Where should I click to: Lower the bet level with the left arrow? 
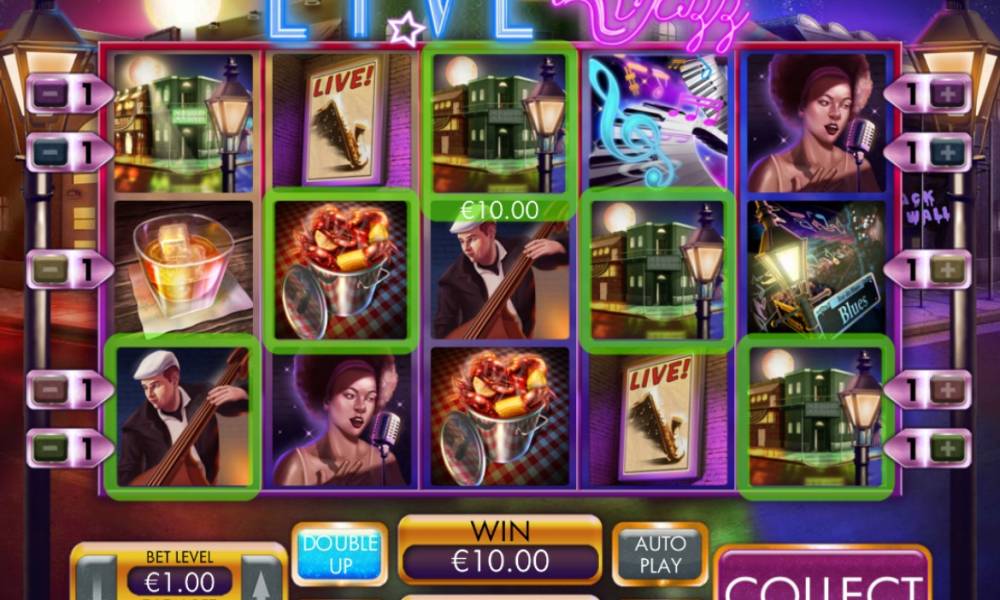pyautogui.click(x=97, y=582)
